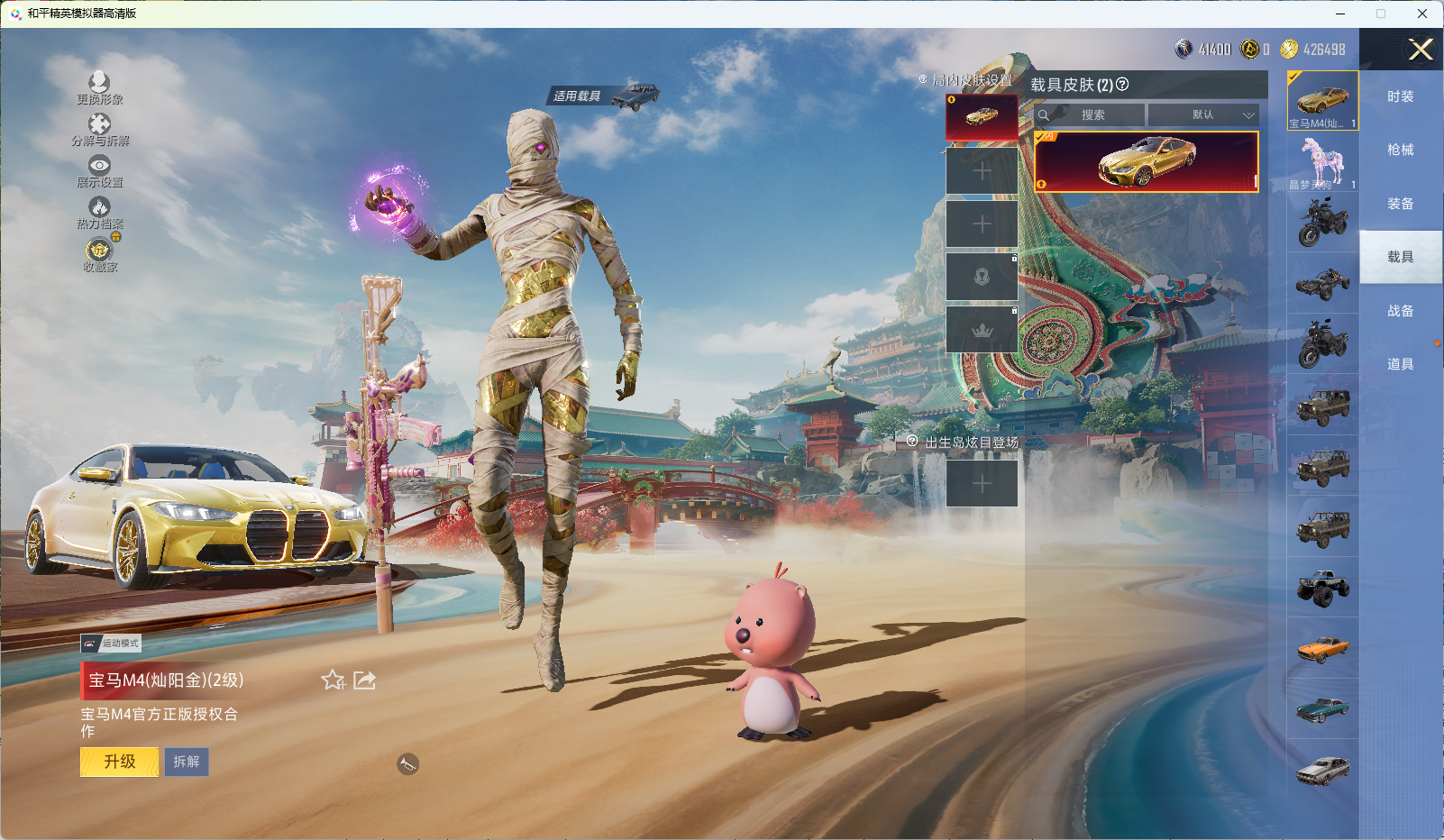
Task: Select the 装备 equipment tab
Action: 1400,204
